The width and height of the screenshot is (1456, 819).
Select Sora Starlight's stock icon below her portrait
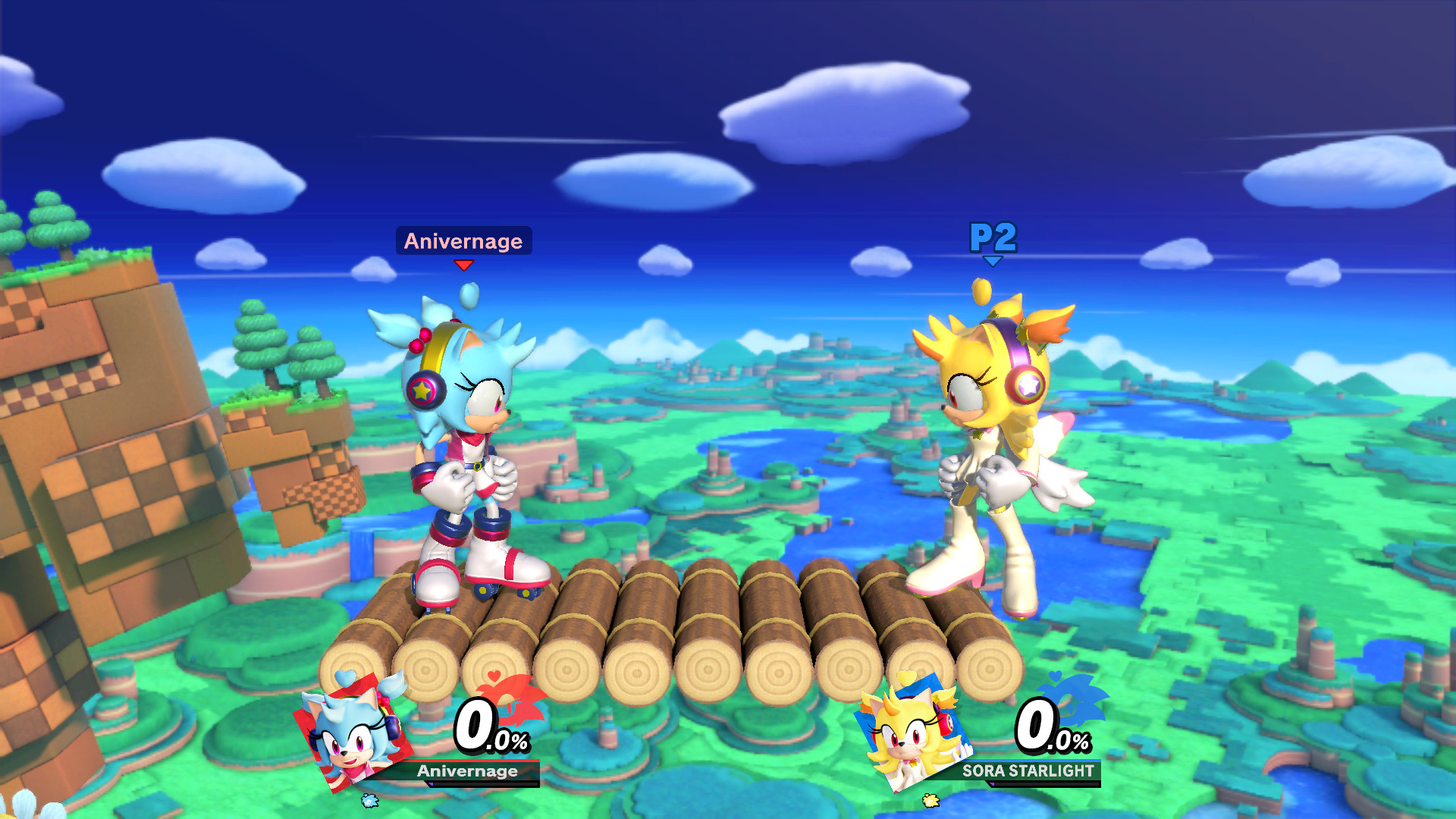tap(931, 800)
